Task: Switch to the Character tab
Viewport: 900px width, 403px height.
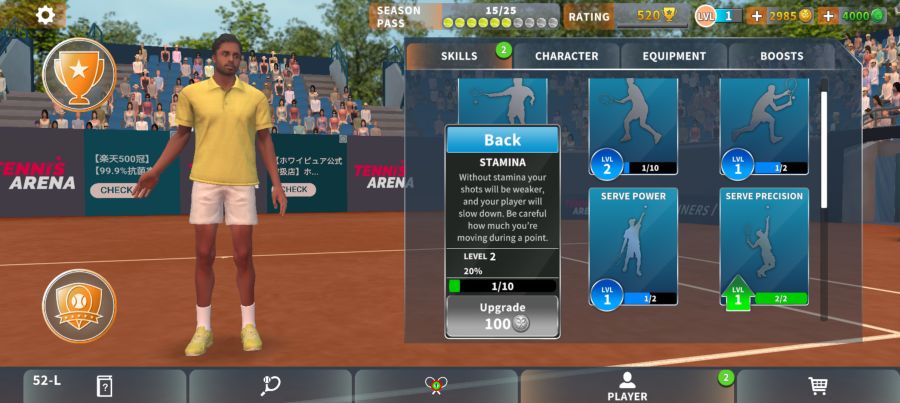Action: [566, 56]
